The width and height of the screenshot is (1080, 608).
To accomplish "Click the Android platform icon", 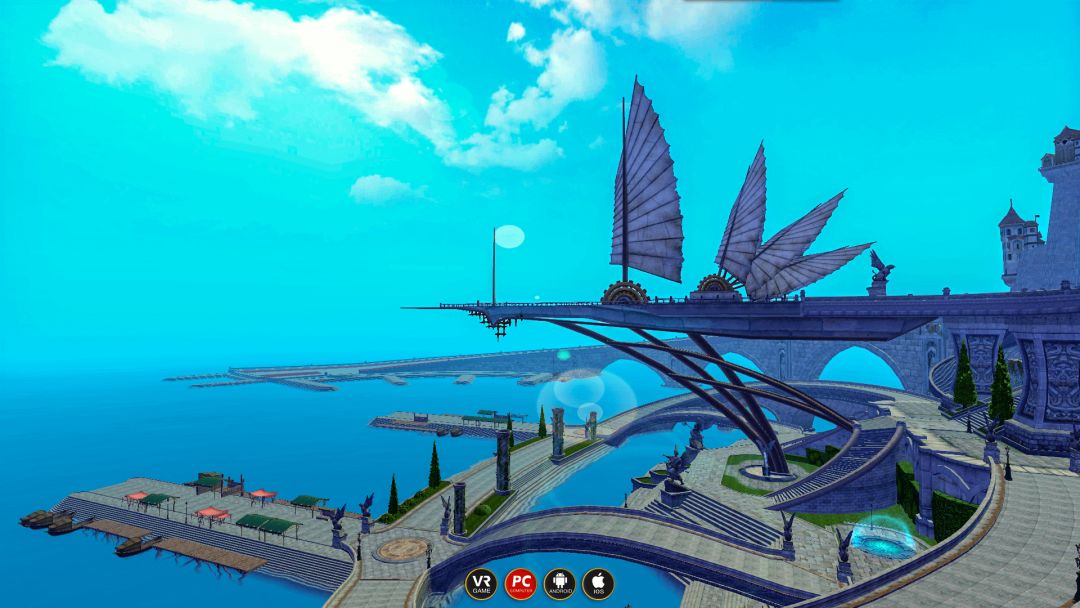I will [559, 583].
